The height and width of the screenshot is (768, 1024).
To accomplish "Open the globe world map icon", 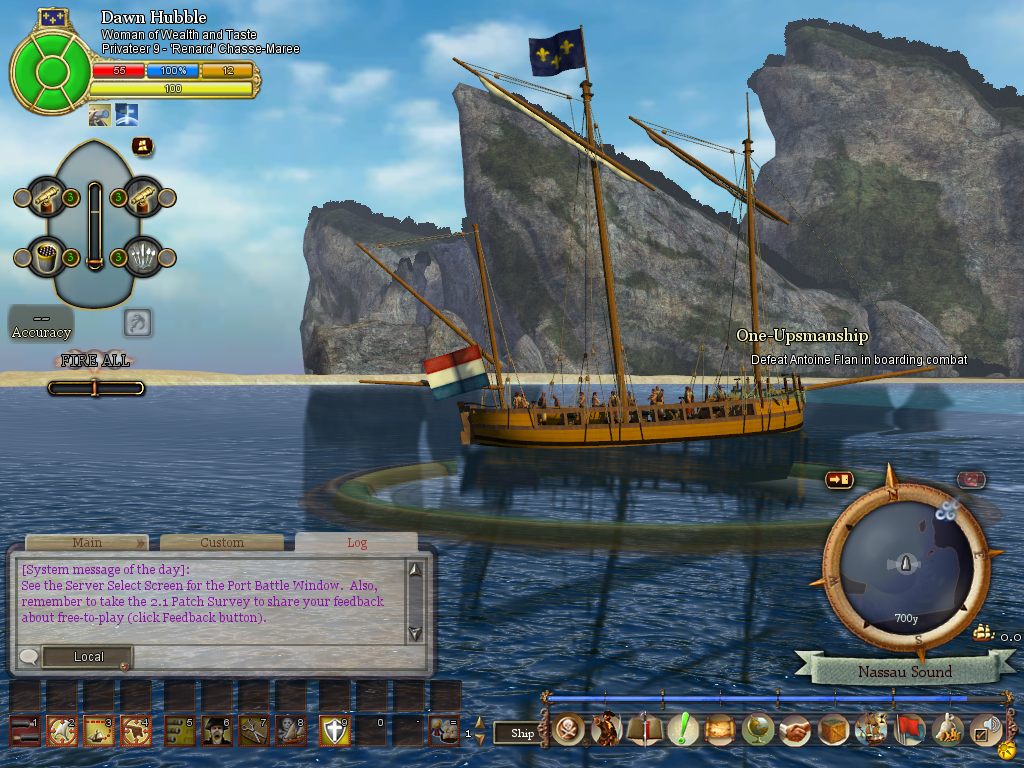I will click(x=758, y=730).
